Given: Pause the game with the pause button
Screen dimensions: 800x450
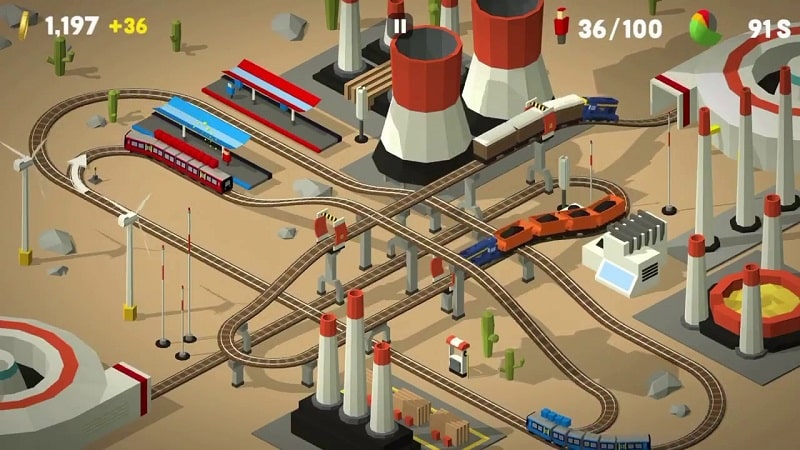Looking at the screenshot, I should click(x=400, y=26).
